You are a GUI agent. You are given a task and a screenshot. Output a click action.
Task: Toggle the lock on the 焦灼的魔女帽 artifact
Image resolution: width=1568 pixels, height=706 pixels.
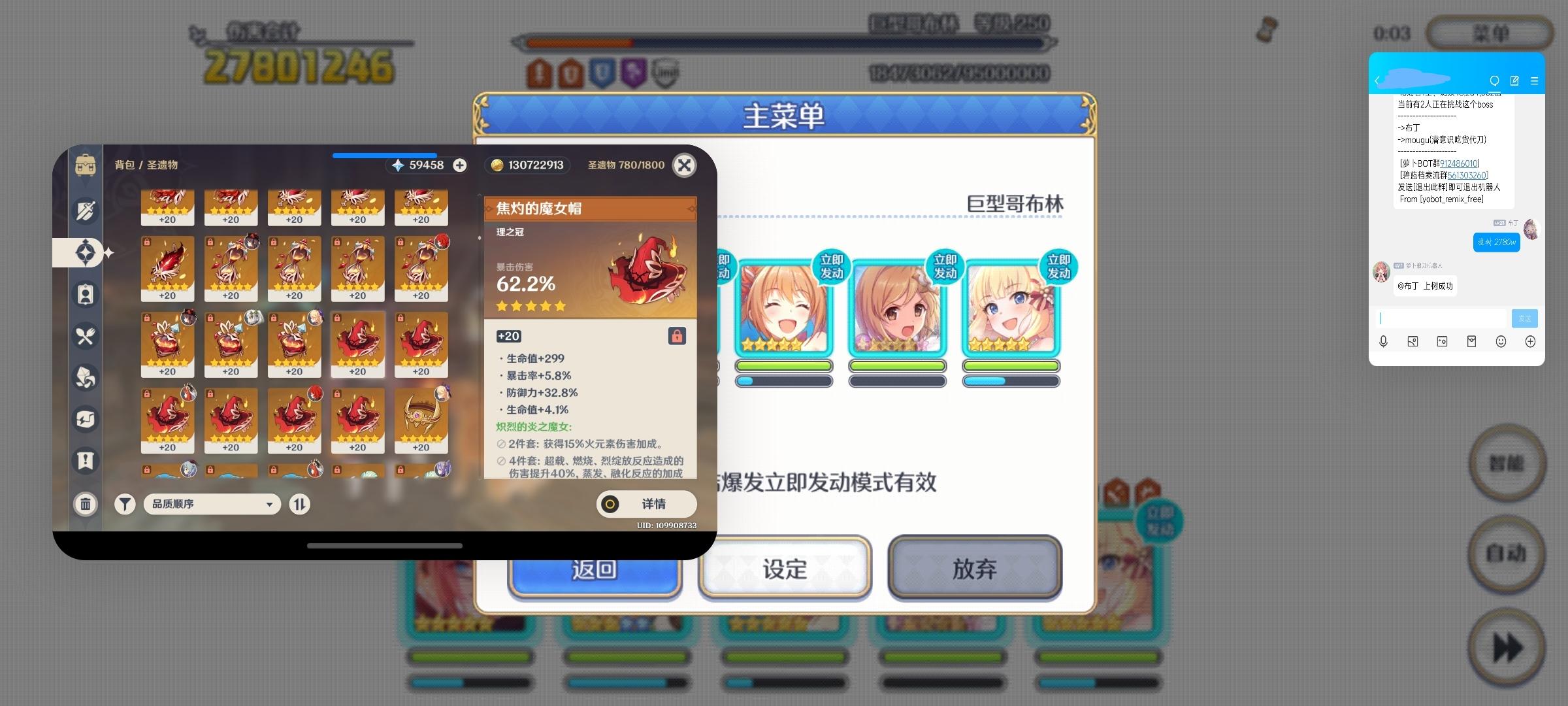[x=678, y=335]
